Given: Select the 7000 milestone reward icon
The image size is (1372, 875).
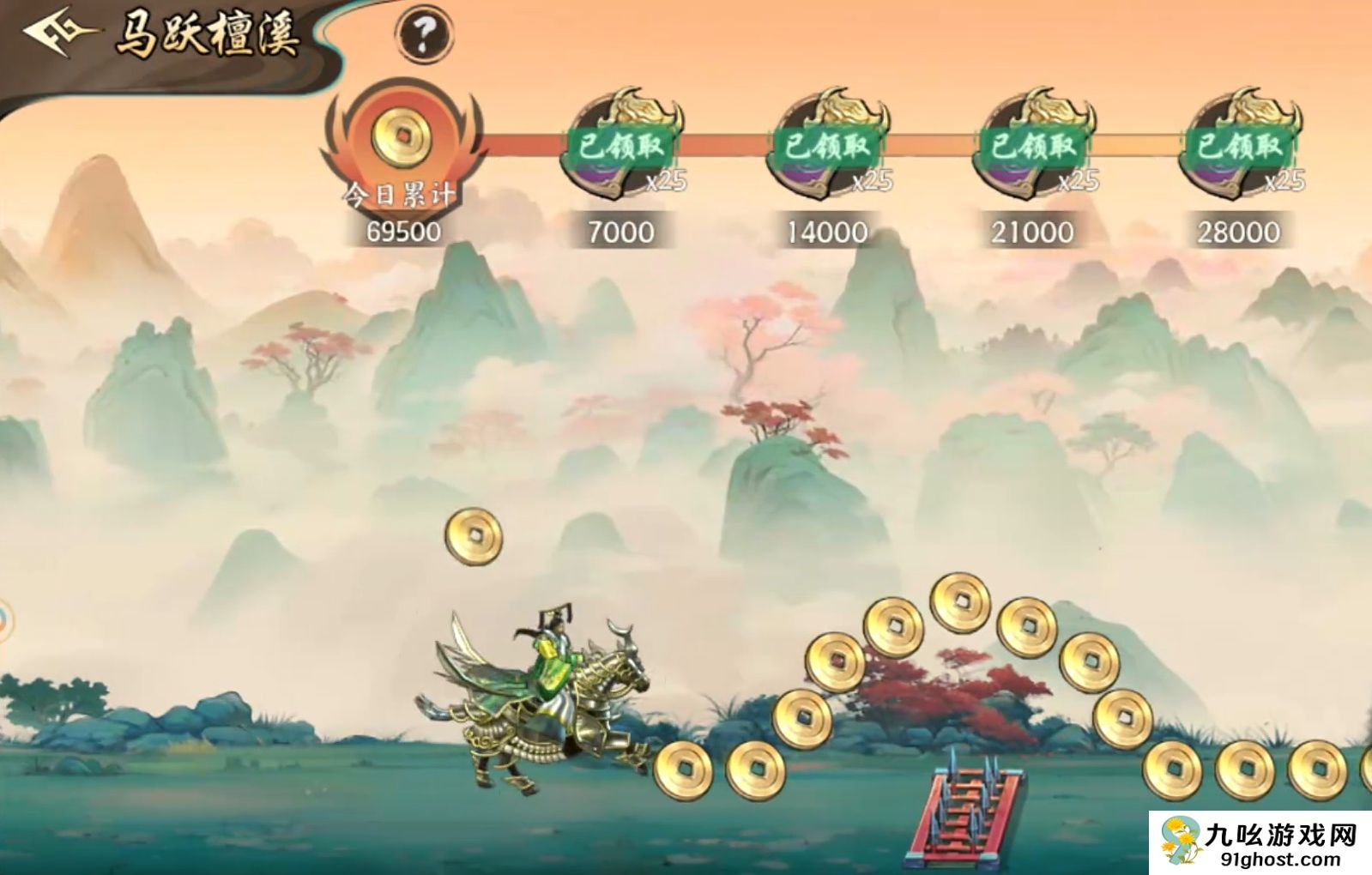Looking at the screenshot, I should pos(621,144).
